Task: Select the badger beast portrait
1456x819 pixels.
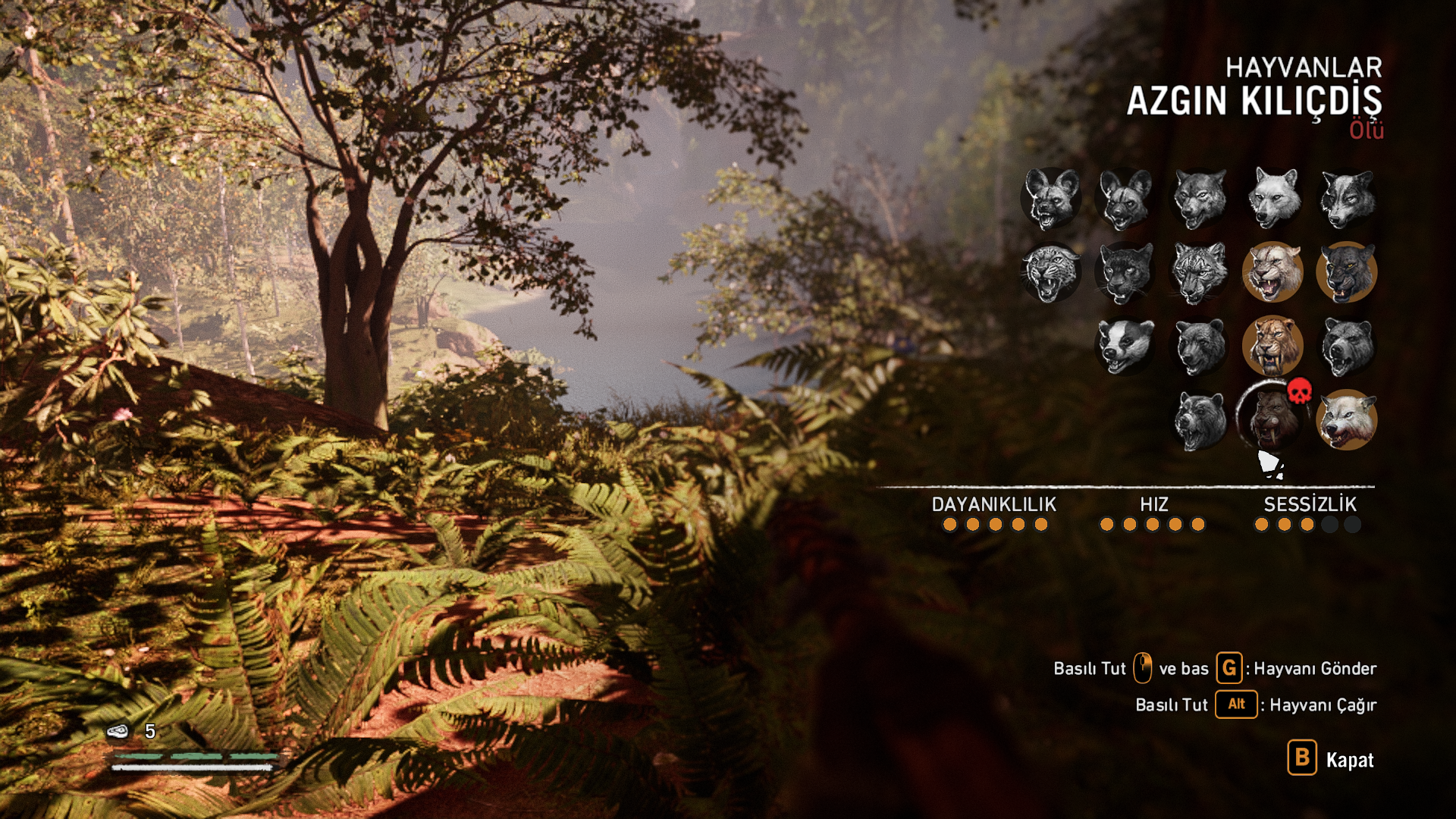Action: pos(1125,346)
